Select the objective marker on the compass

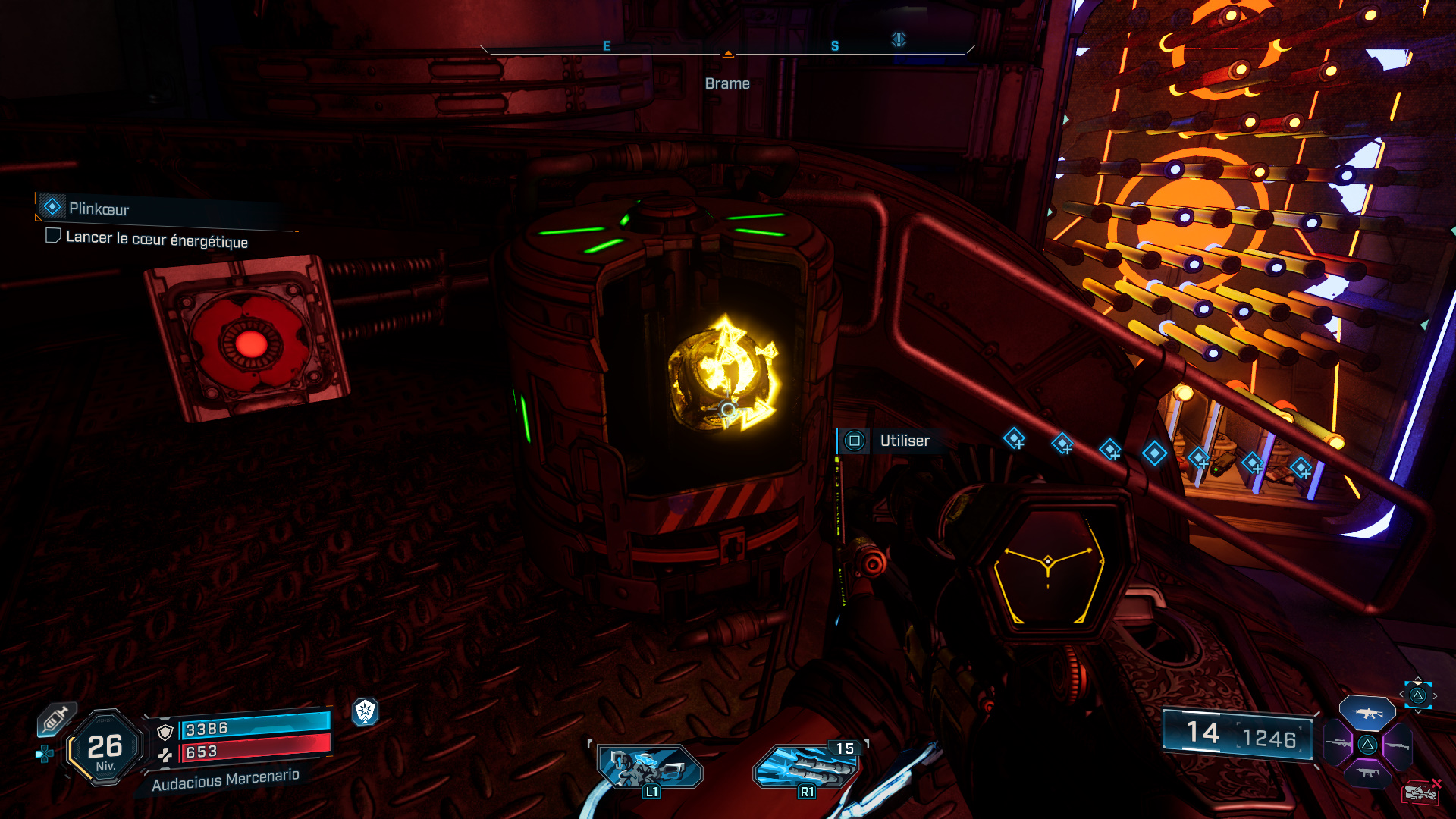(899, 39)
